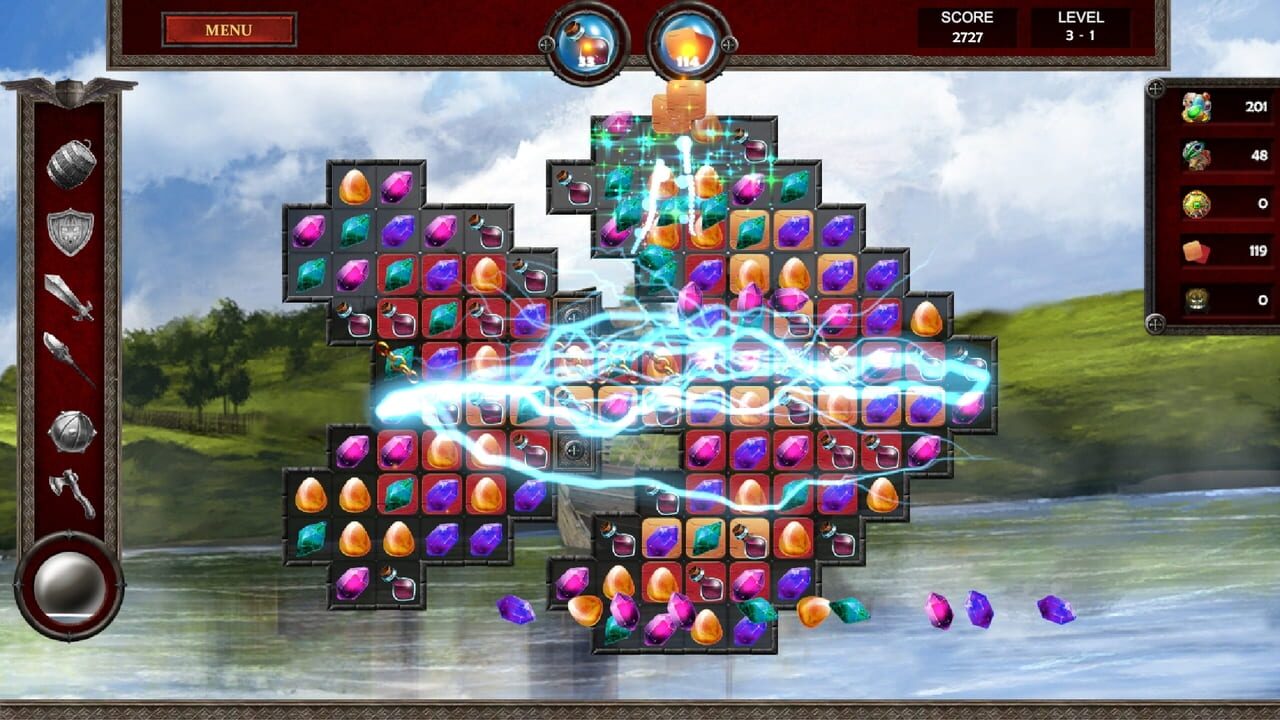Click the SCORE display showing 2727
Screen dimensions: 1280x720
(x=966, y=25)
